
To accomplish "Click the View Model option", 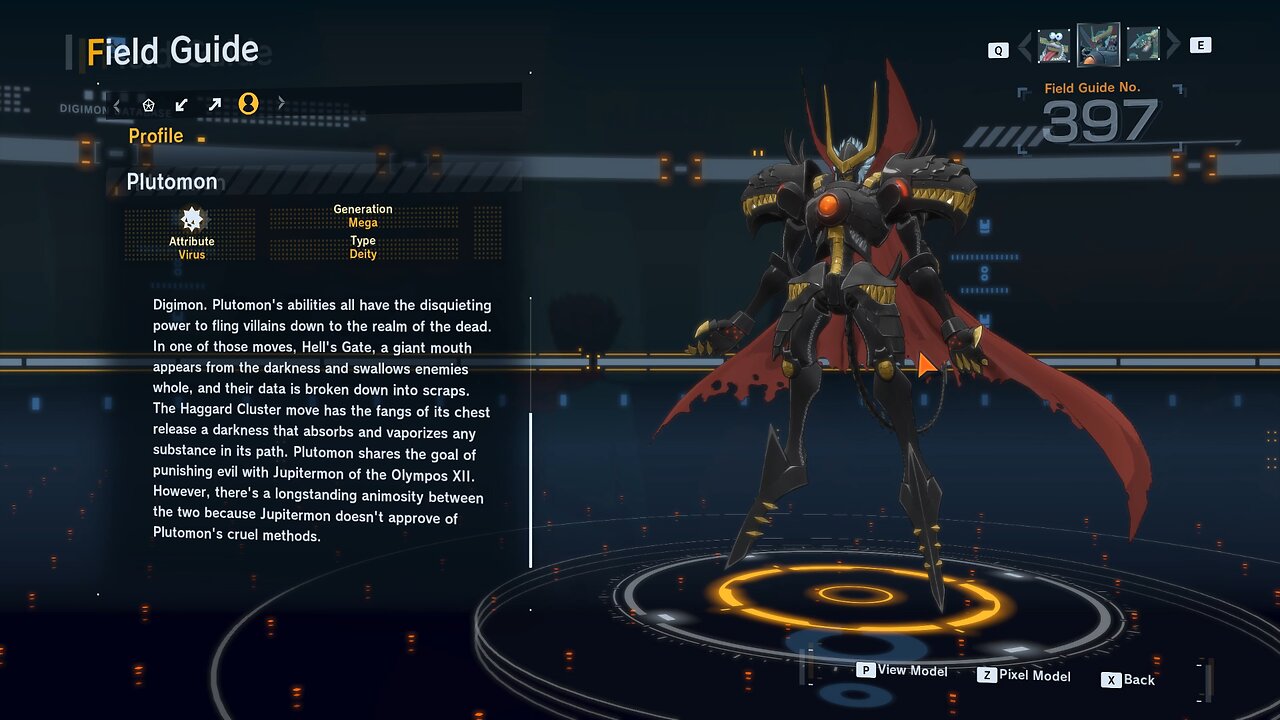I will pos(902,671).
